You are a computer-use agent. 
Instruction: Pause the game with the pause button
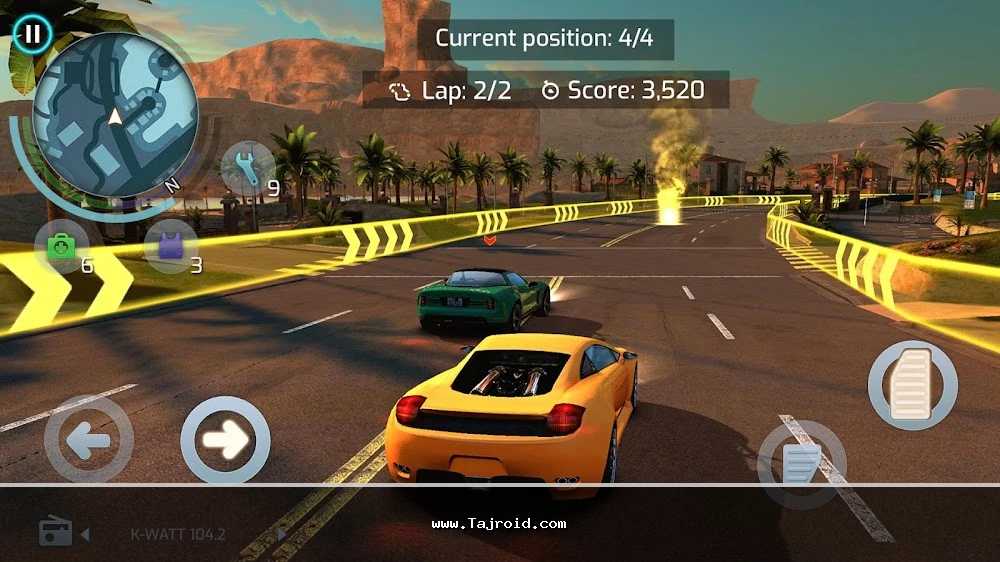33,33
